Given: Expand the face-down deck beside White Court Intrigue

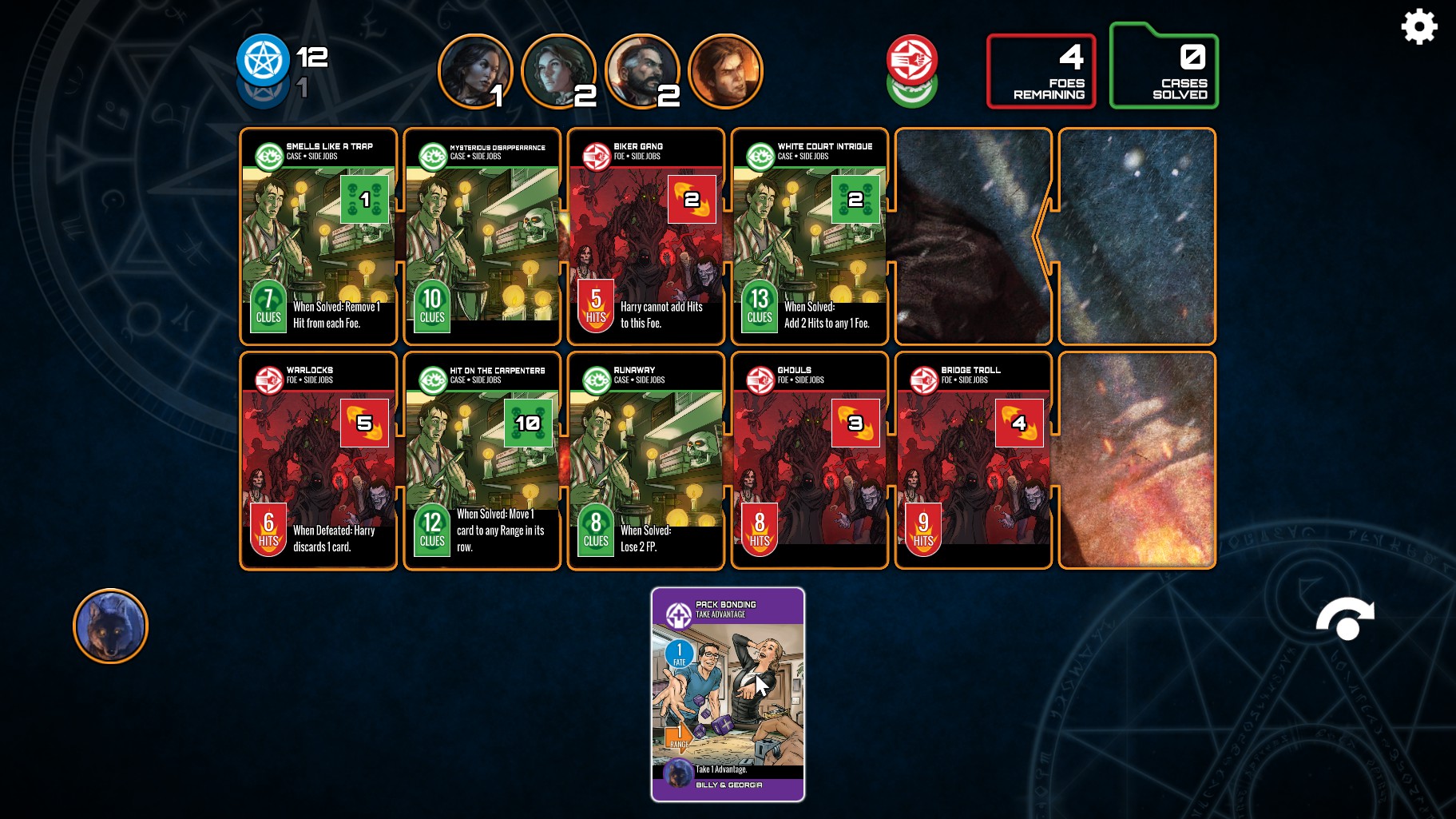Looking at the screenshot, I should point(972,237).
